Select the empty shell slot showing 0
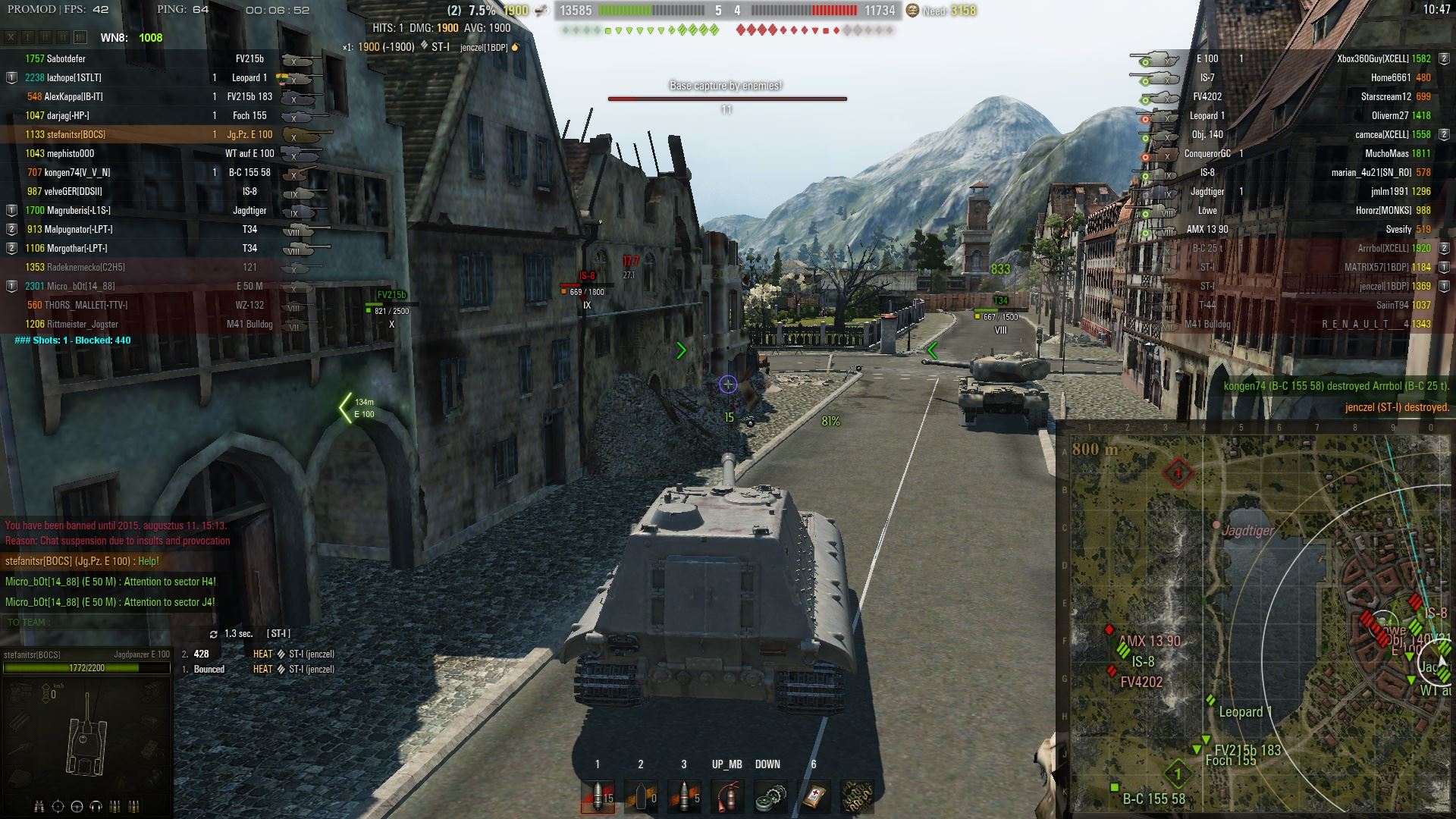This screenshot has height=819, width=1456. [641, 795]
